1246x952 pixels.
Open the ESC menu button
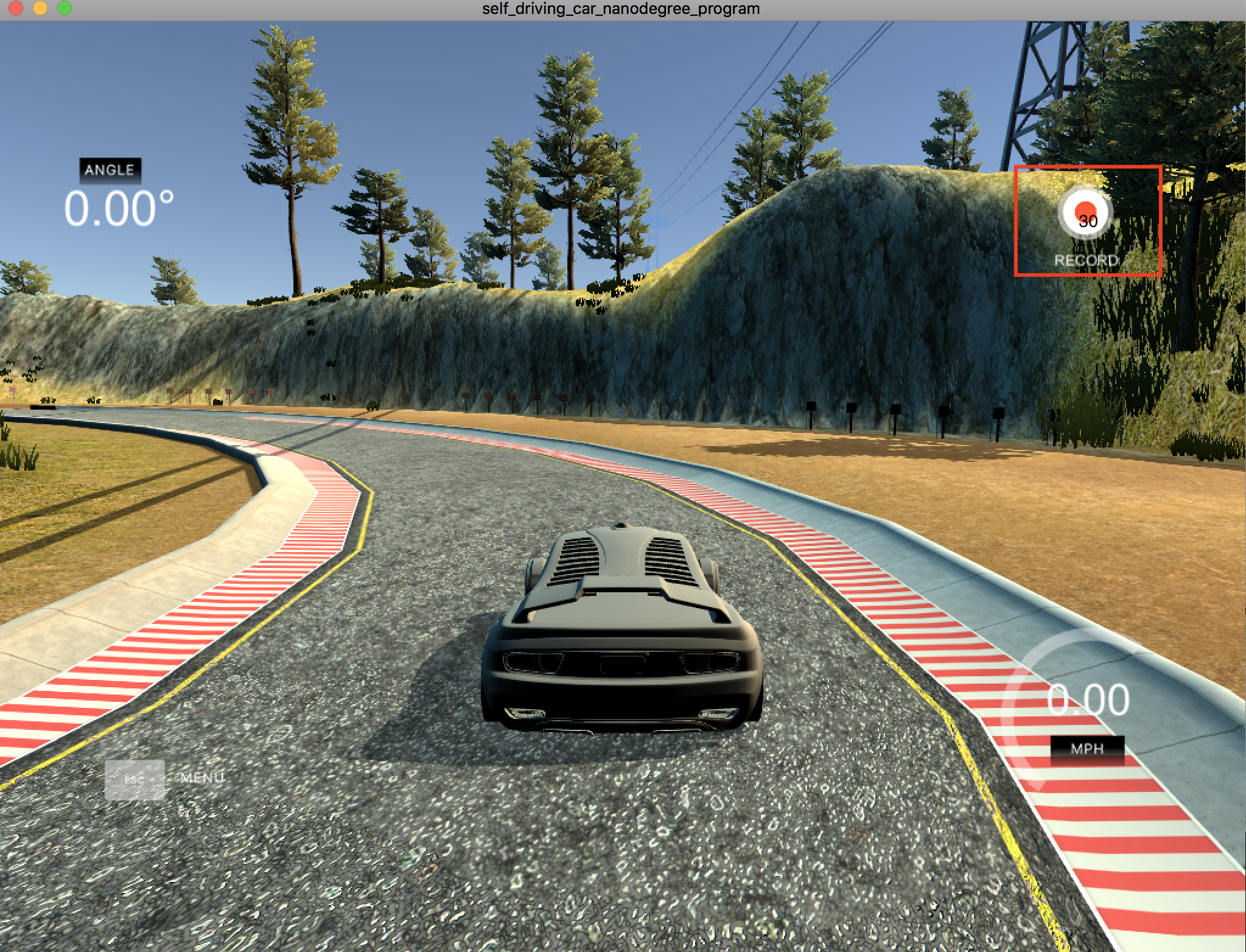click(135, 779)
